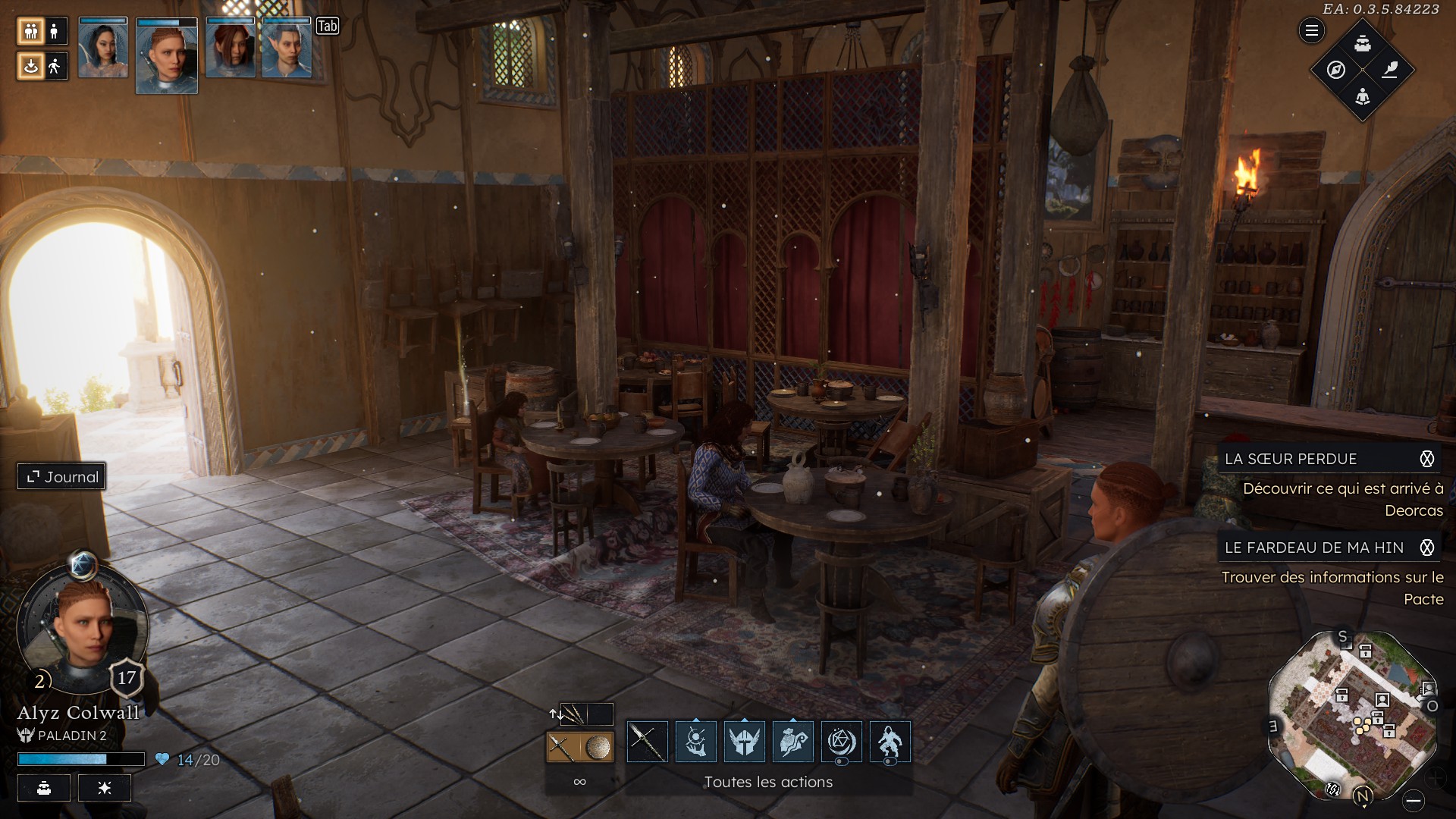Viewport: 1456px width, 819px height.
Task: Open the pouch and scroll items action
Action: pyautogui.click(x=792, y=742)
